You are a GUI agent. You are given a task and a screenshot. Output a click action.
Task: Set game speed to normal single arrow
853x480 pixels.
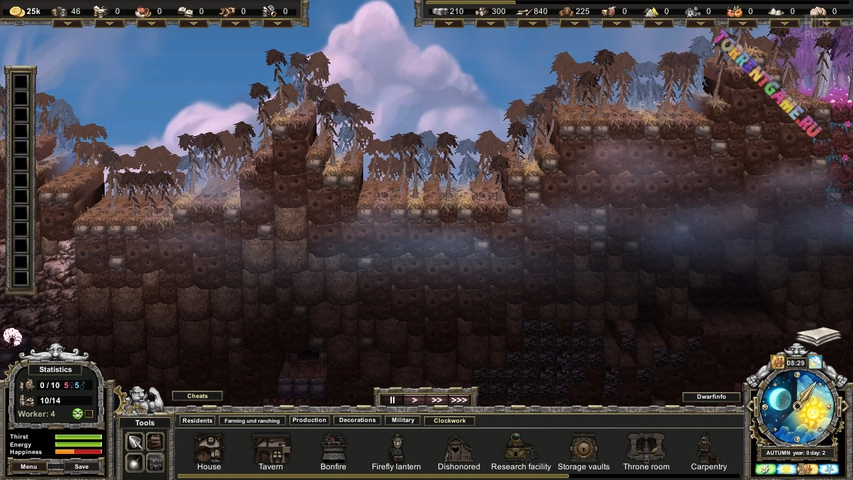tap(414, 400)
